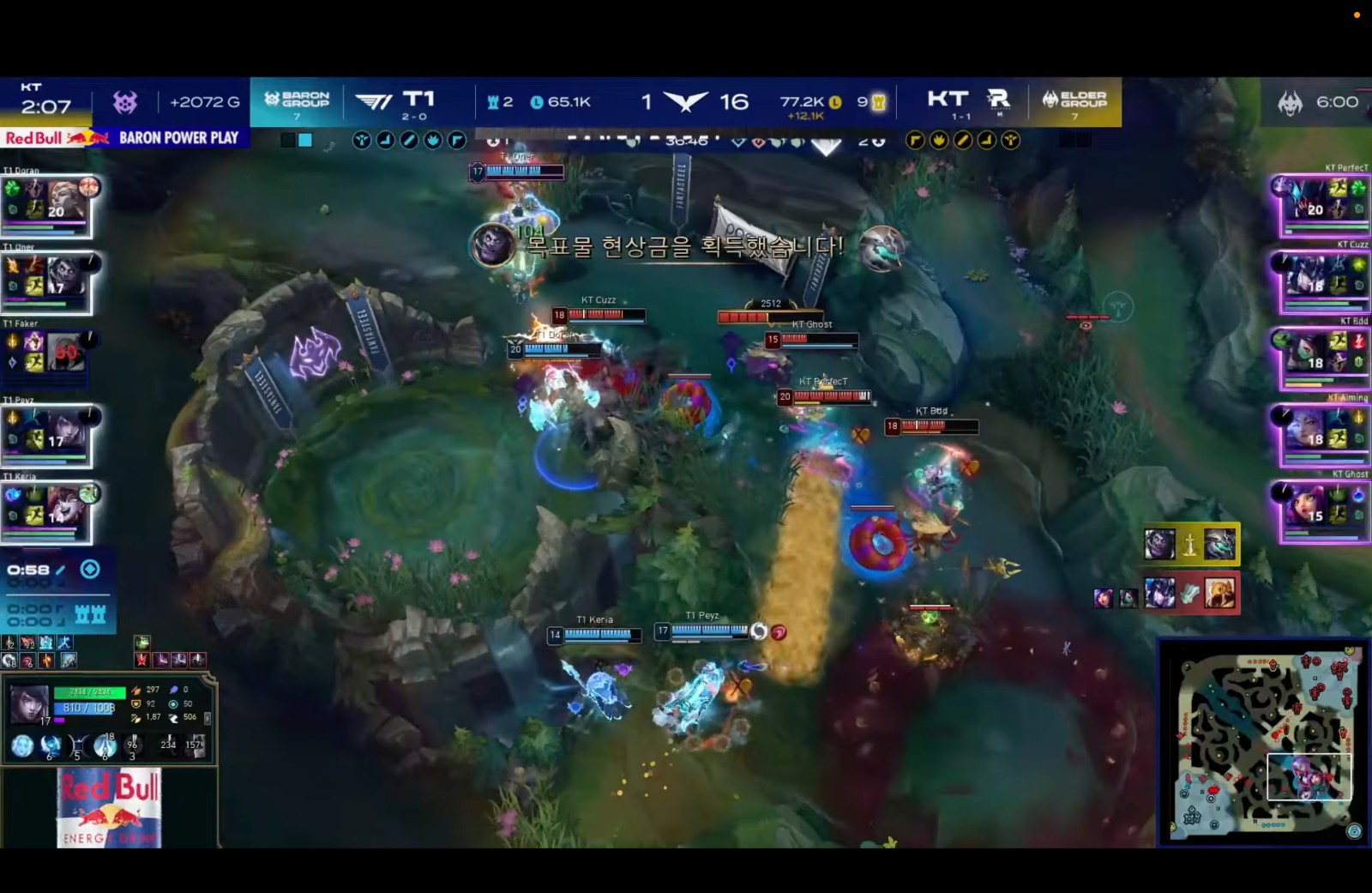
Task: Click the twin-crescent weapon swap ability icon
Action: coord(78,746)
